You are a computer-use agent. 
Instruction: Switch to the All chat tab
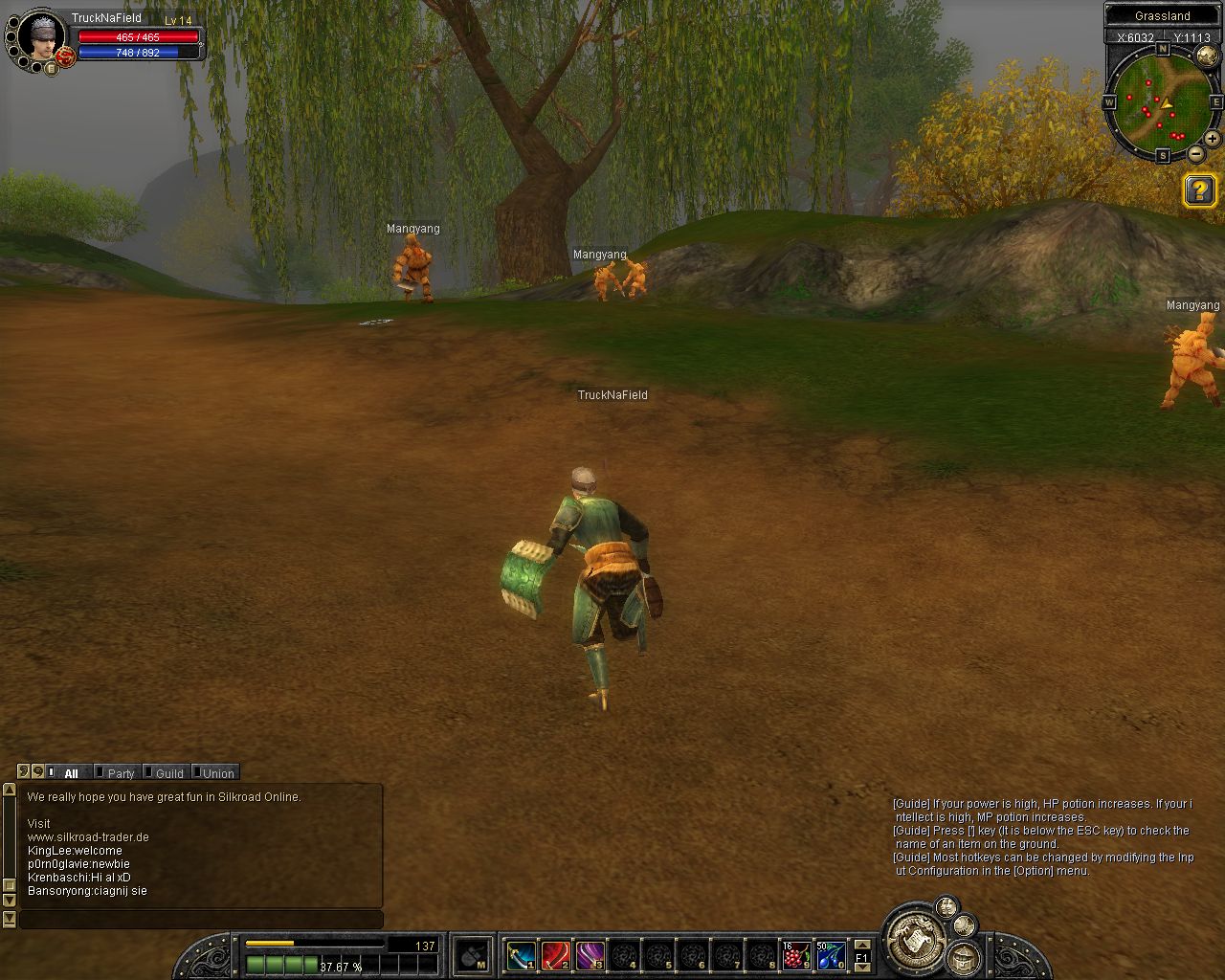[x=70, y=773]
